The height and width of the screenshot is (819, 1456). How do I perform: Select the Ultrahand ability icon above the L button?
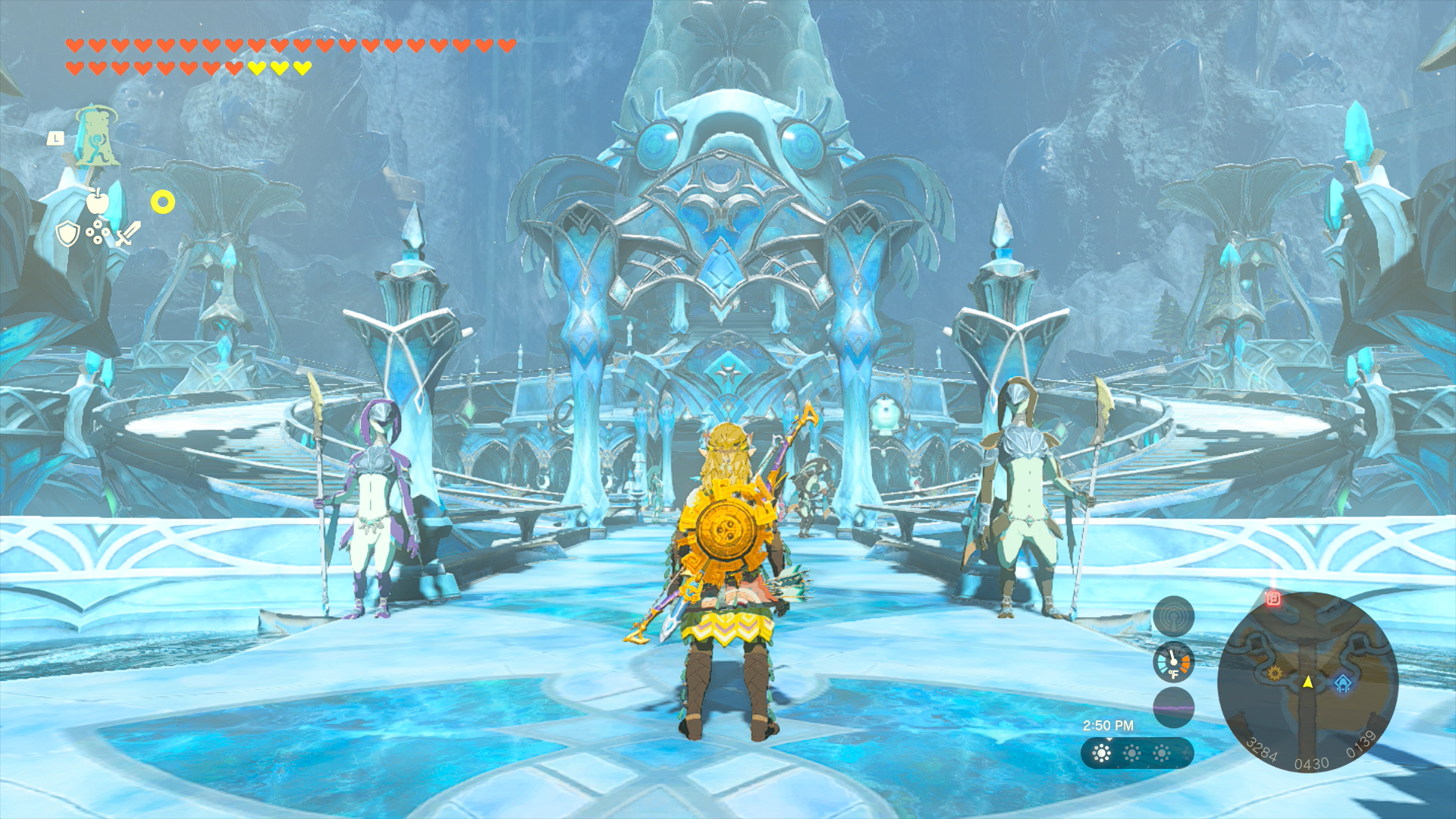click(x=96, y=136)
